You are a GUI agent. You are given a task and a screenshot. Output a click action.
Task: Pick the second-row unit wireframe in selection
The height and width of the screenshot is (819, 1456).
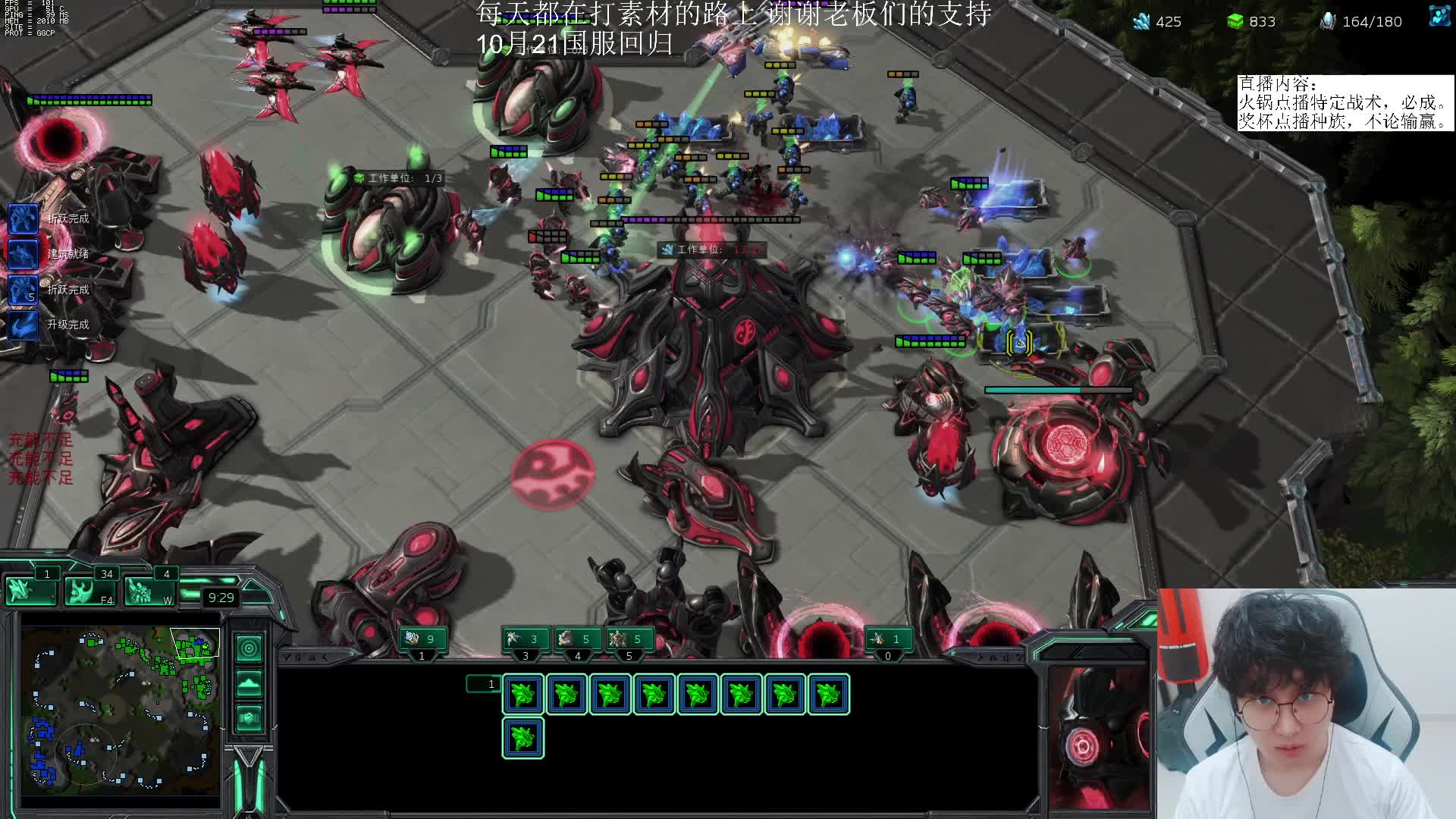click(x=522, y=738)
